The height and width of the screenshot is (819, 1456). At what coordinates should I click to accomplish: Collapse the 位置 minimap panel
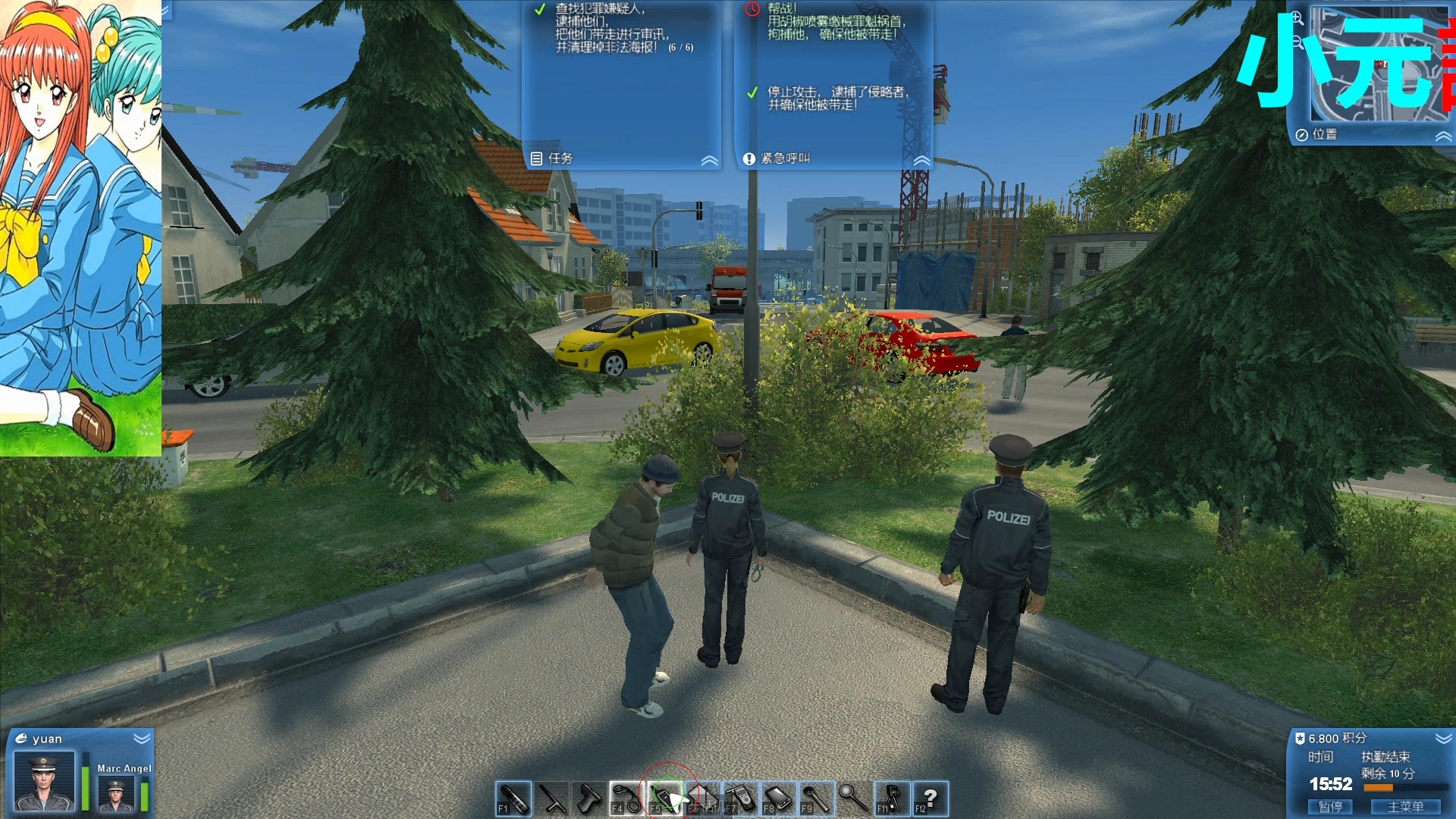(1442, 135)
